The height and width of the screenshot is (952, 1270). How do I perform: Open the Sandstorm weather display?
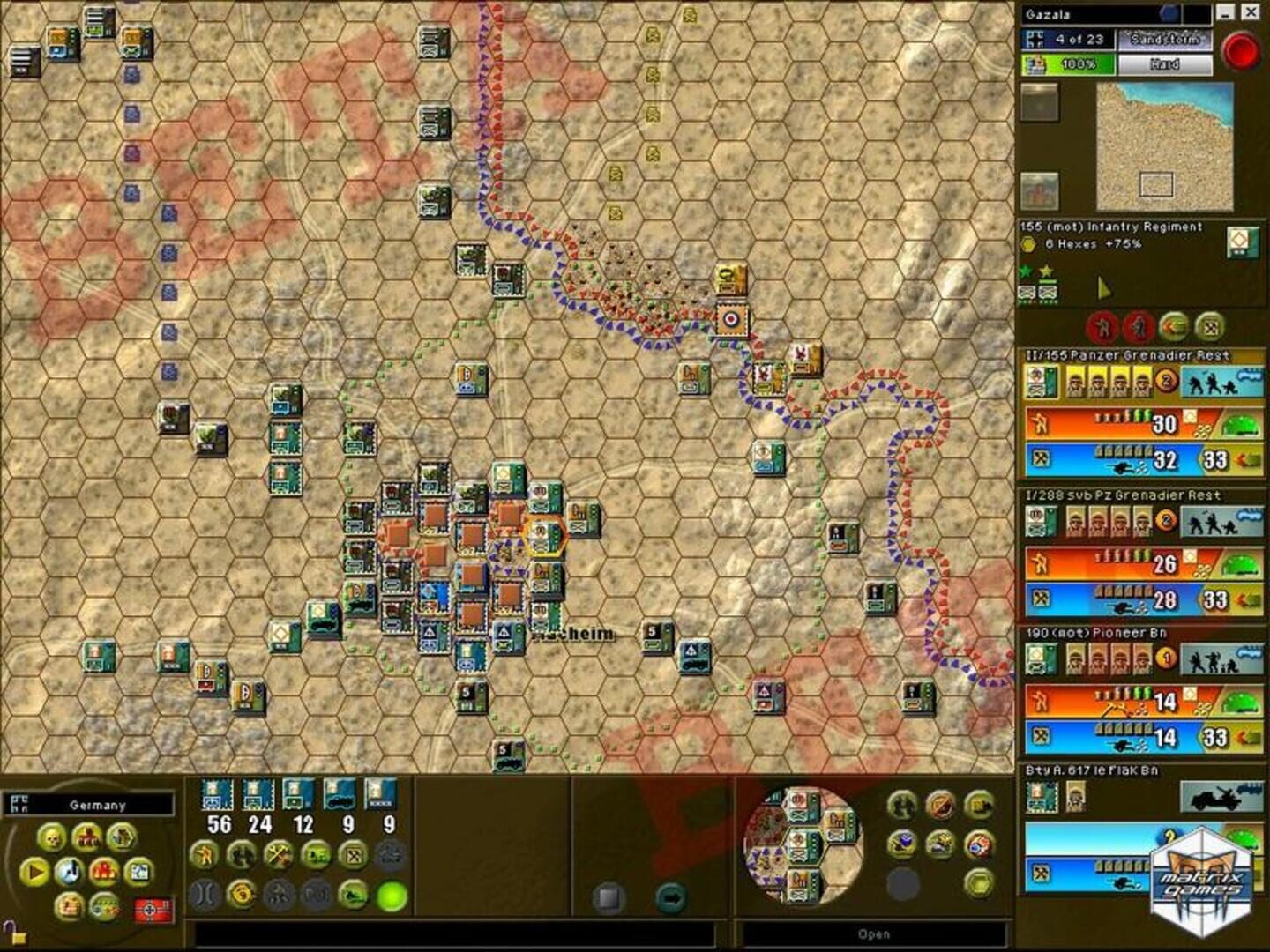point(1164,40)
